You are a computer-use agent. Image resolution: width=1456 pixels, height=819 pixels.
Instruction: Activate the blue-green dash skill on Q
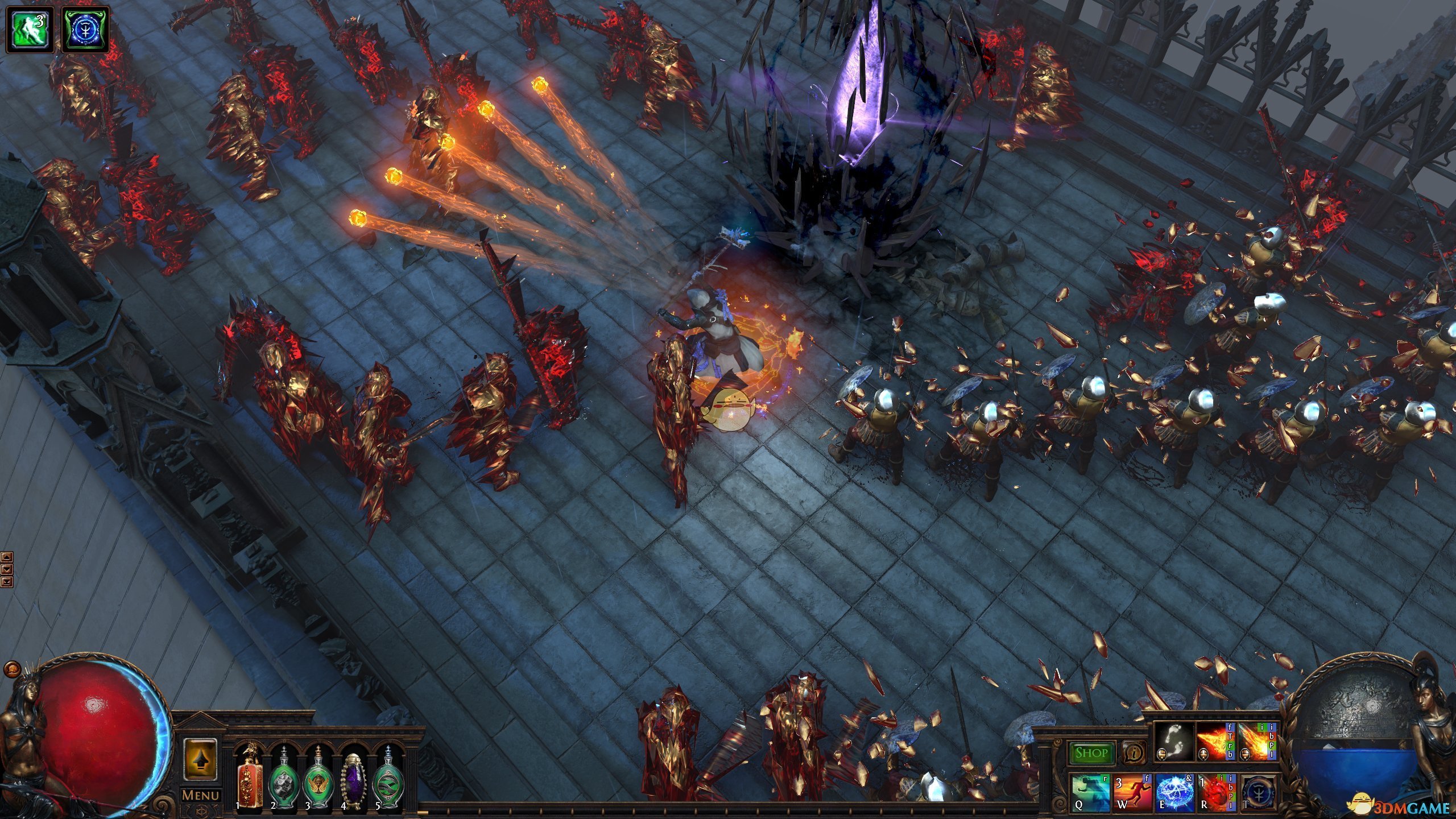click(x=1091, y=792)
